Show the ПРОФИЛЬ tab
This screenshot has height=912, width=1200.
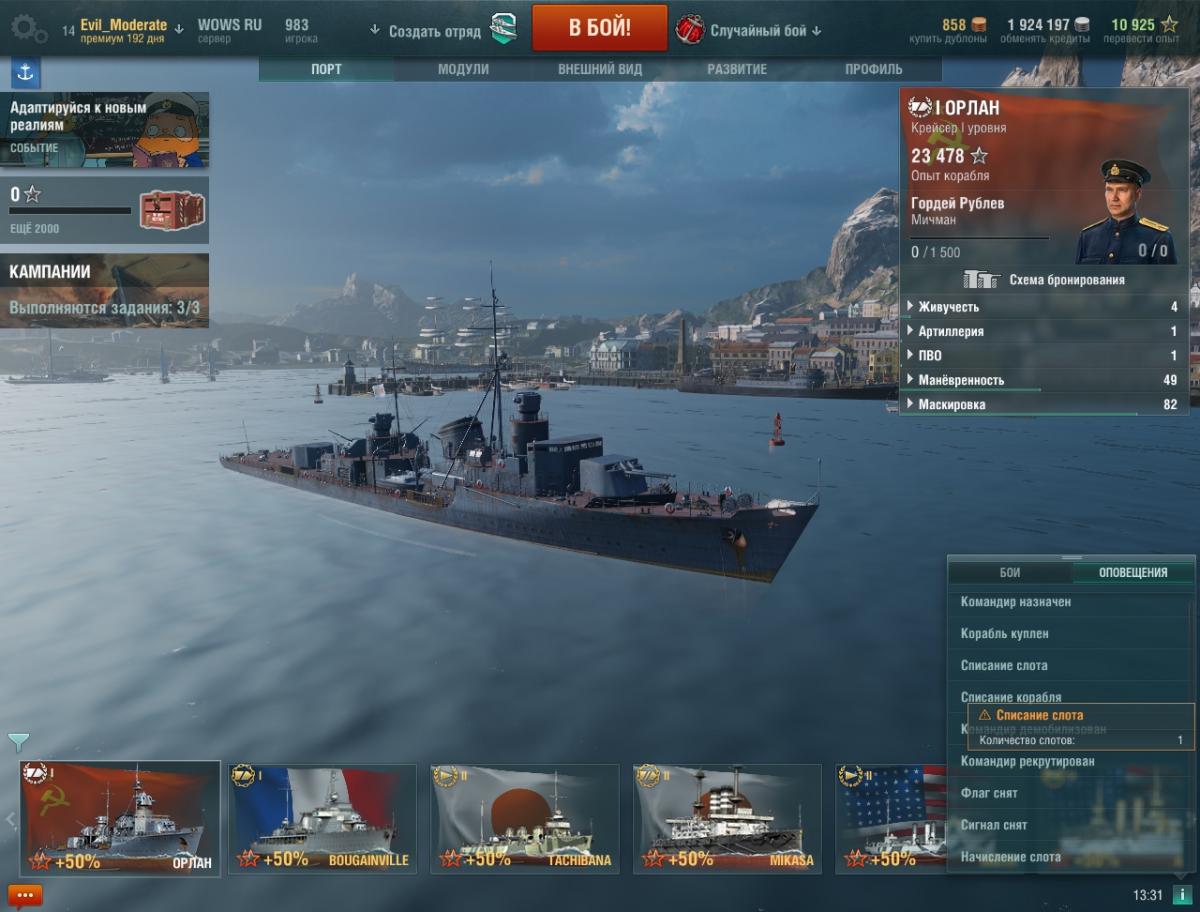[x=873, y=69]
